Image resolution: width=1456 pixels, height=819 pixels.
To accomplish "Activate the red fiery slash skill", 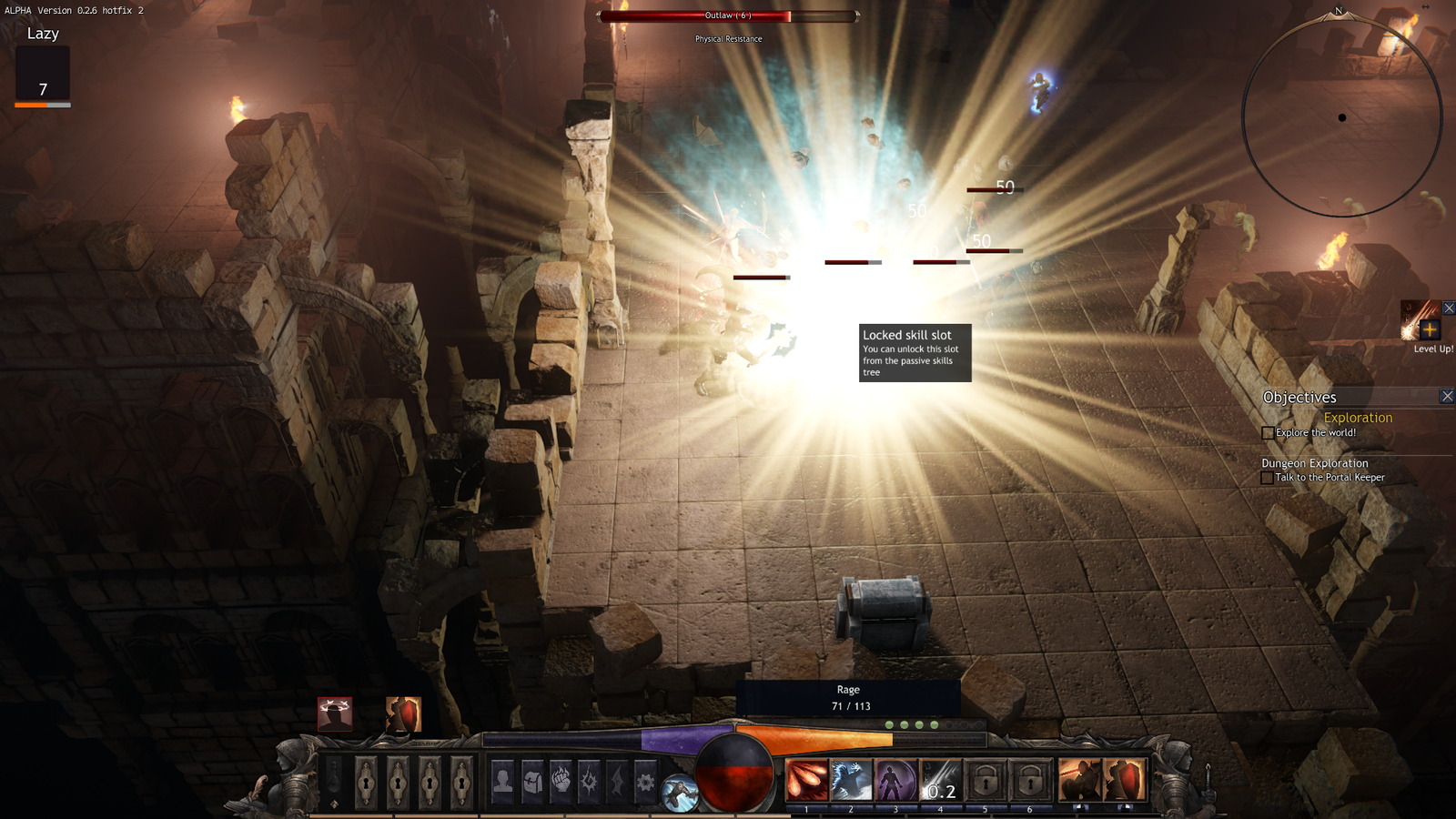I will (807, 780).
